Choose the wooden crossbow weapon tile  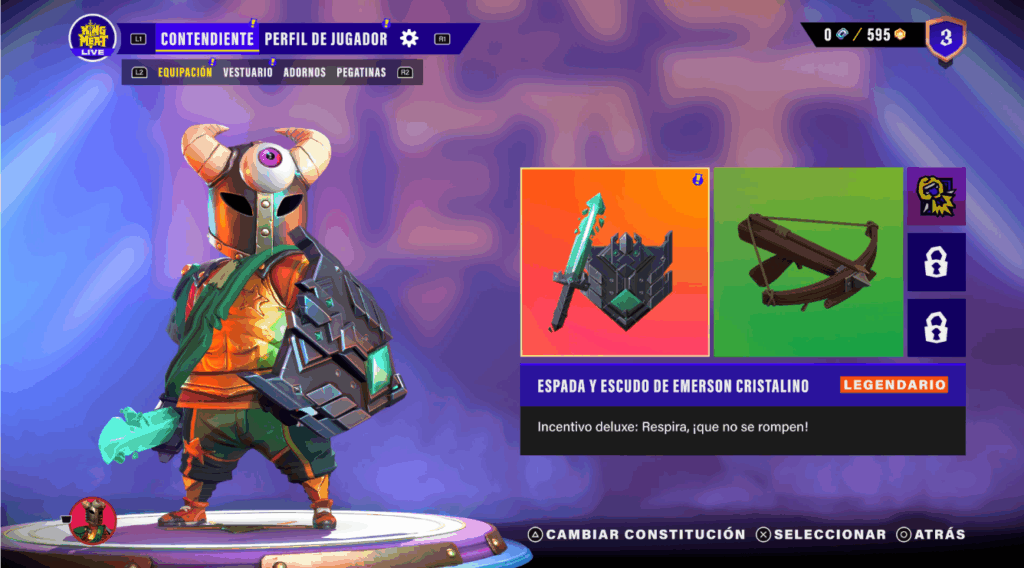[x=808, y=262]
